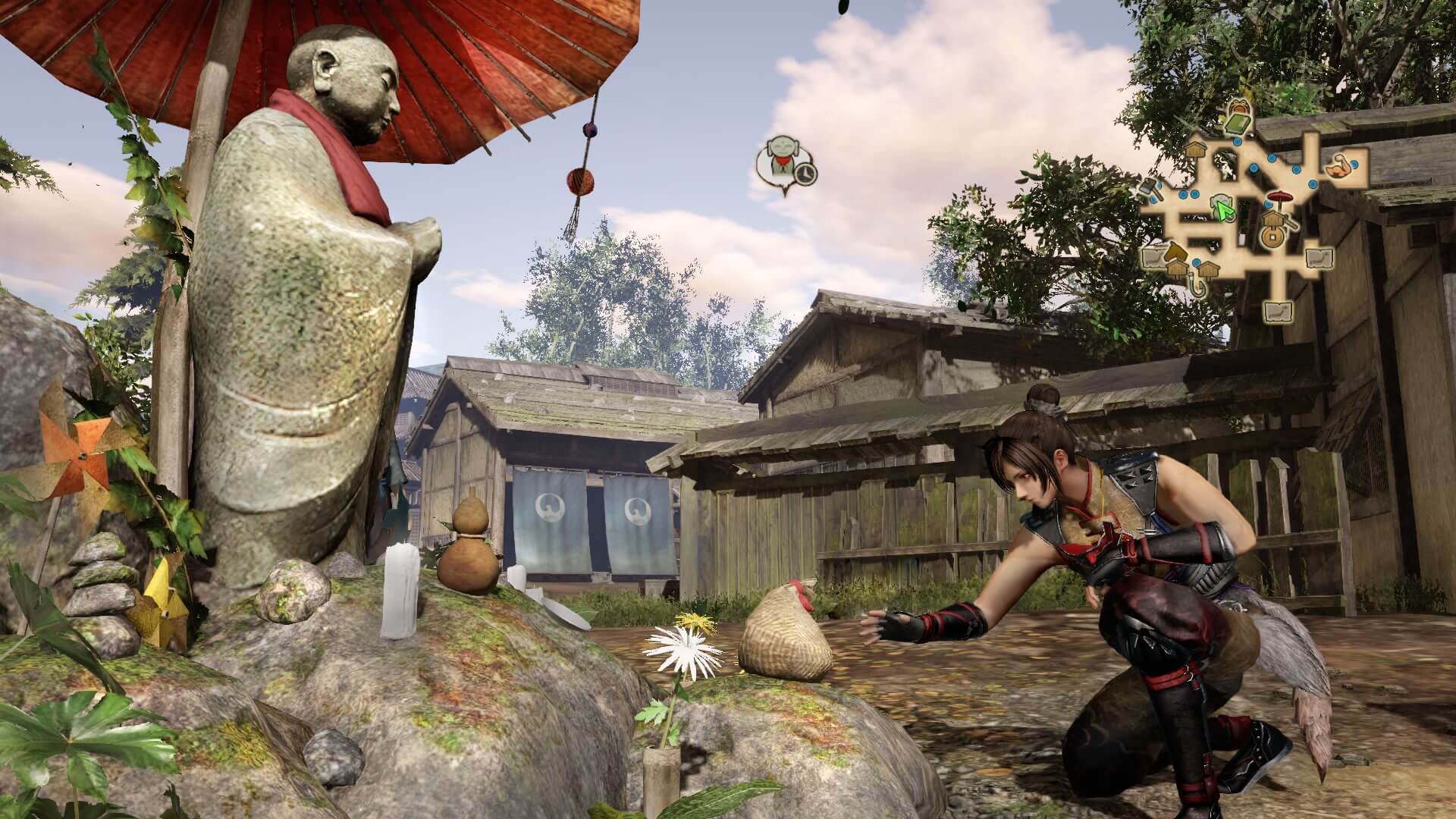The width and height of the screenshot is (1456, 819).
Task: Click the Jizo statue speech bubble icon
Action: (x=784, y=164)
